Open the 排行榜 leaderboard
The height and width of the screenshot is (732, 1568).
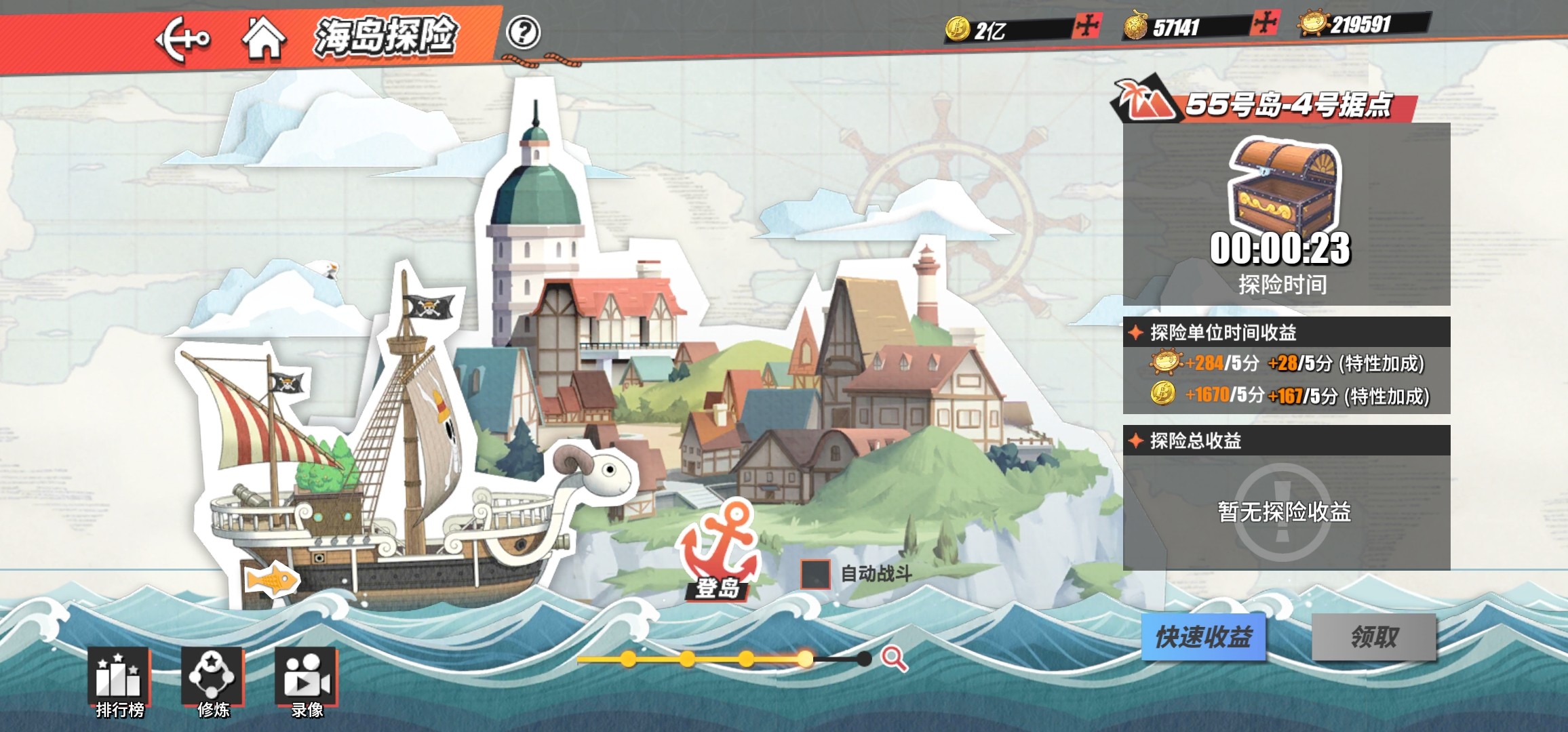[x=119, y=681]
